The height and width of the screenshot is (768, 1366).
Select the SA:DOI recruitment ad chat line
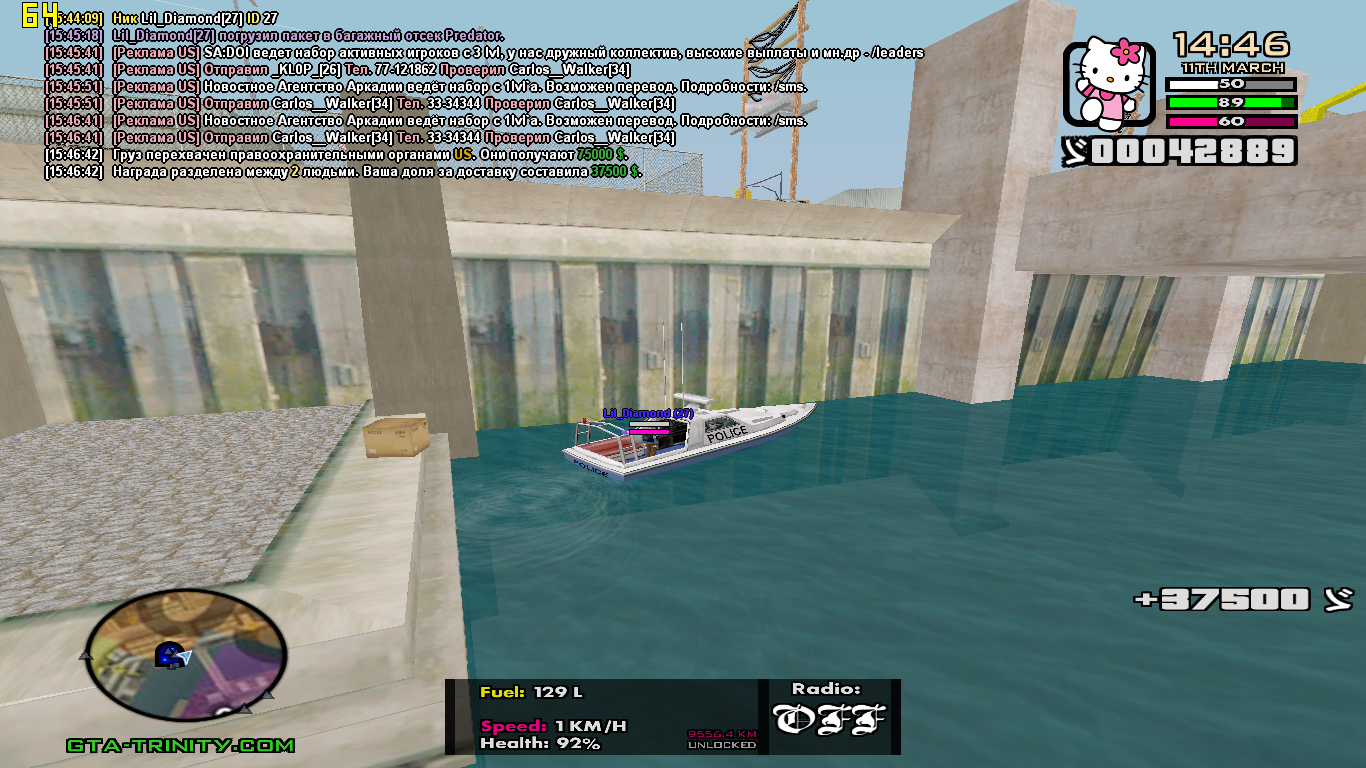pyautogui.click(x=518, y=52)
